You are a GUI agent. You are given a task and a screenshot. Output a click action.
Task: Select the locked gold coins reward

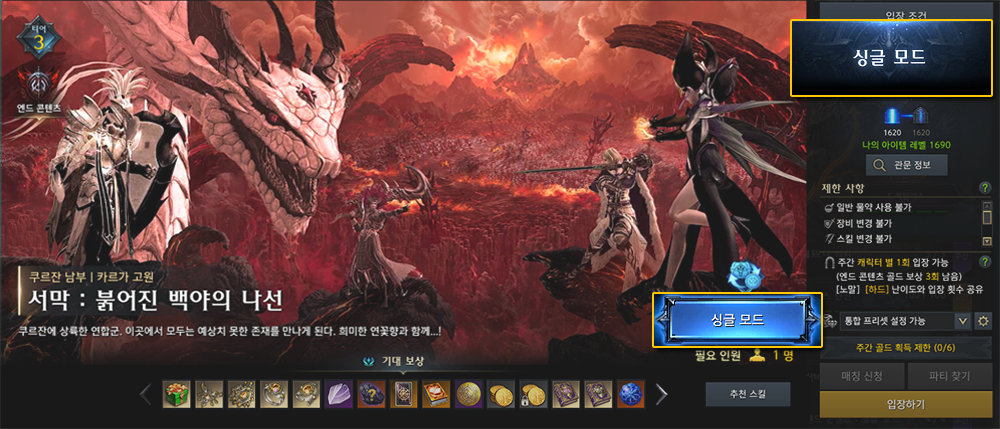point(533,394)
